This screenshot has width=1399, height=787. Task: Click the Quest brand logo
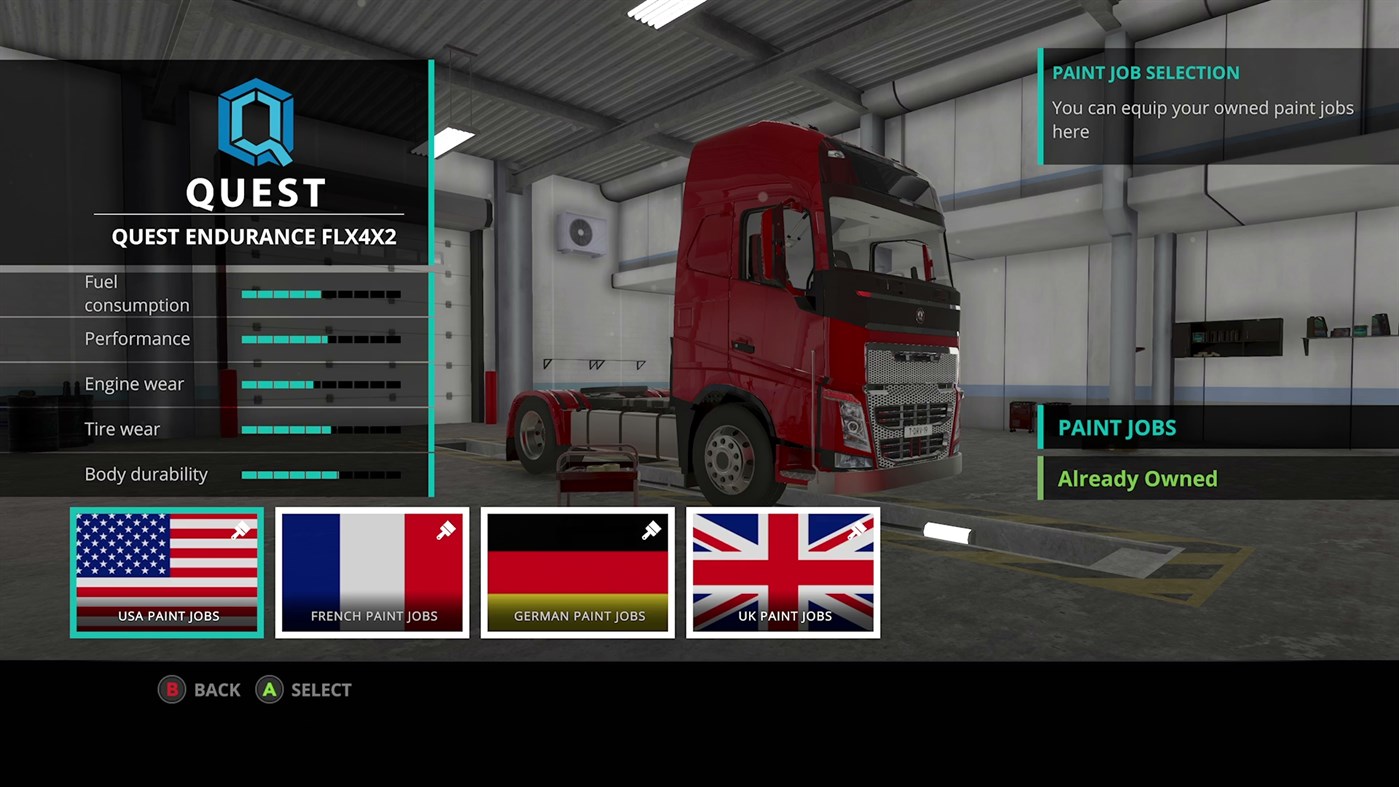tap(255, 120)
